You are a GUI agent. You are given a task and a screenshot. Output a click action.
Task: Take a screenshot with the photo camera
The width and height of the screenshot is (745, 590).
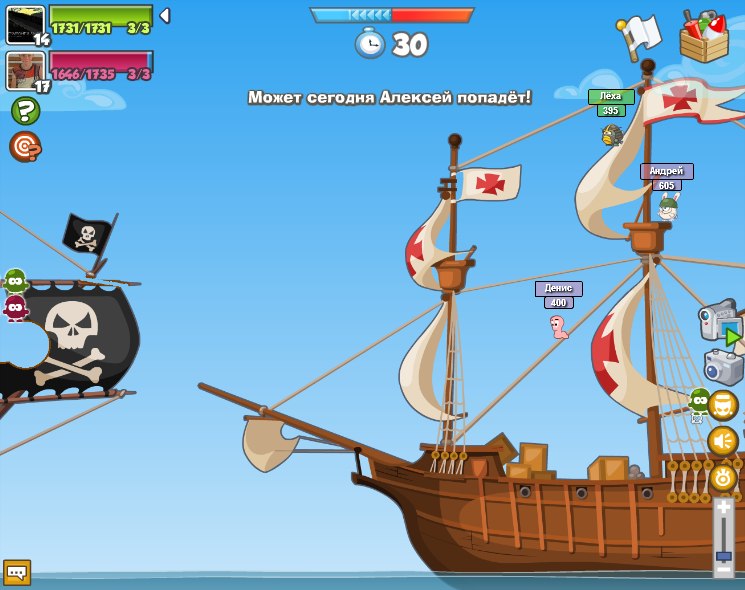pos(723,367)
